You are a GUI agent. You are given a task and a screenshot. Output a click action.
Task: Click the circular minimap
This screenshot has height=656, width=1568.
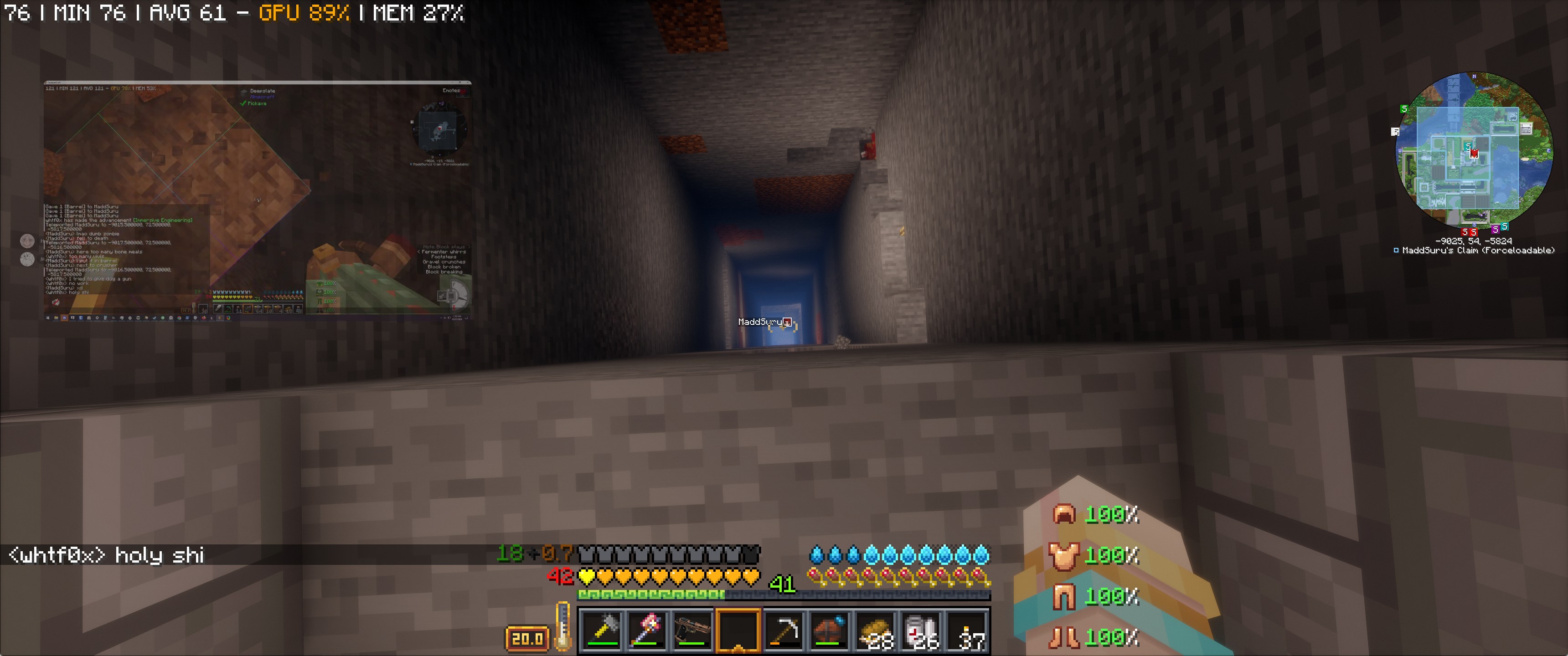(x=1474, y=149)
